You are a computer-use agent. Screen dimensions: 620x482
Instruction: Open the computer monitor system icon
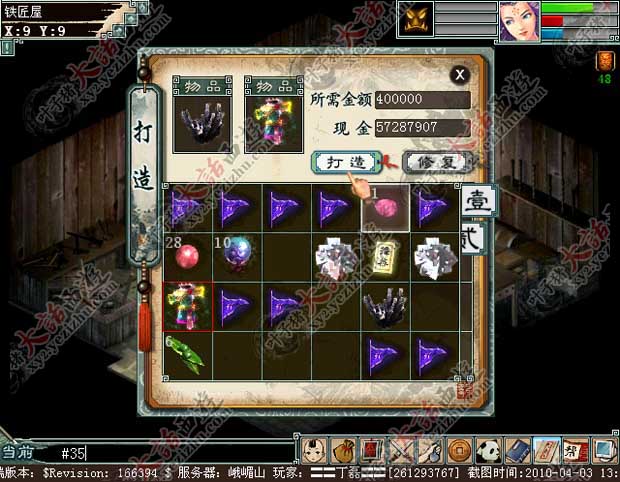click(x=605, y=448)
